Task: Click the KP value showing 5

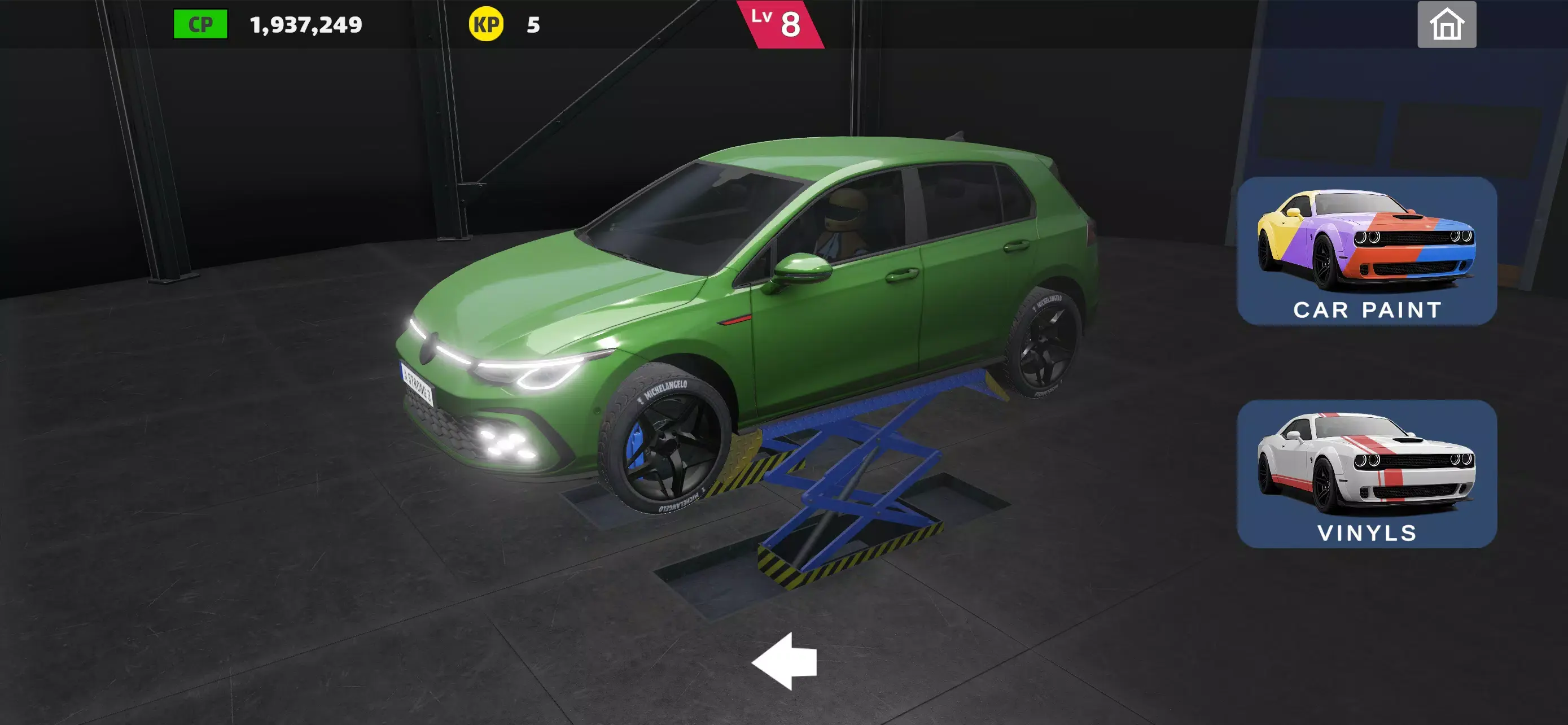Action: pos(529,25)
